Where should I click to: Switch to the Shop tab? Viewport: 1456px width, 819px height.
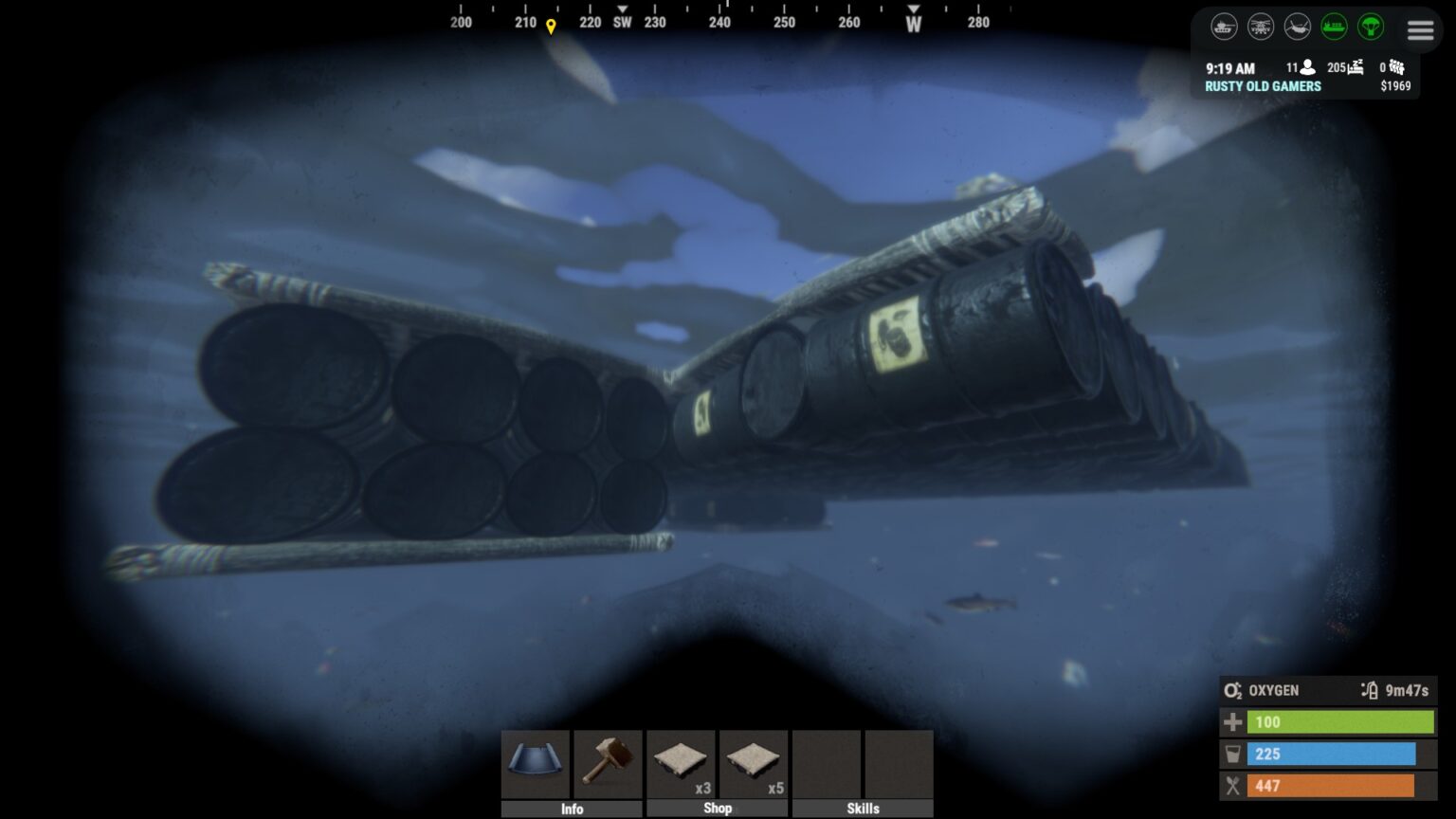pyautogui.click(x=718, y=809)
